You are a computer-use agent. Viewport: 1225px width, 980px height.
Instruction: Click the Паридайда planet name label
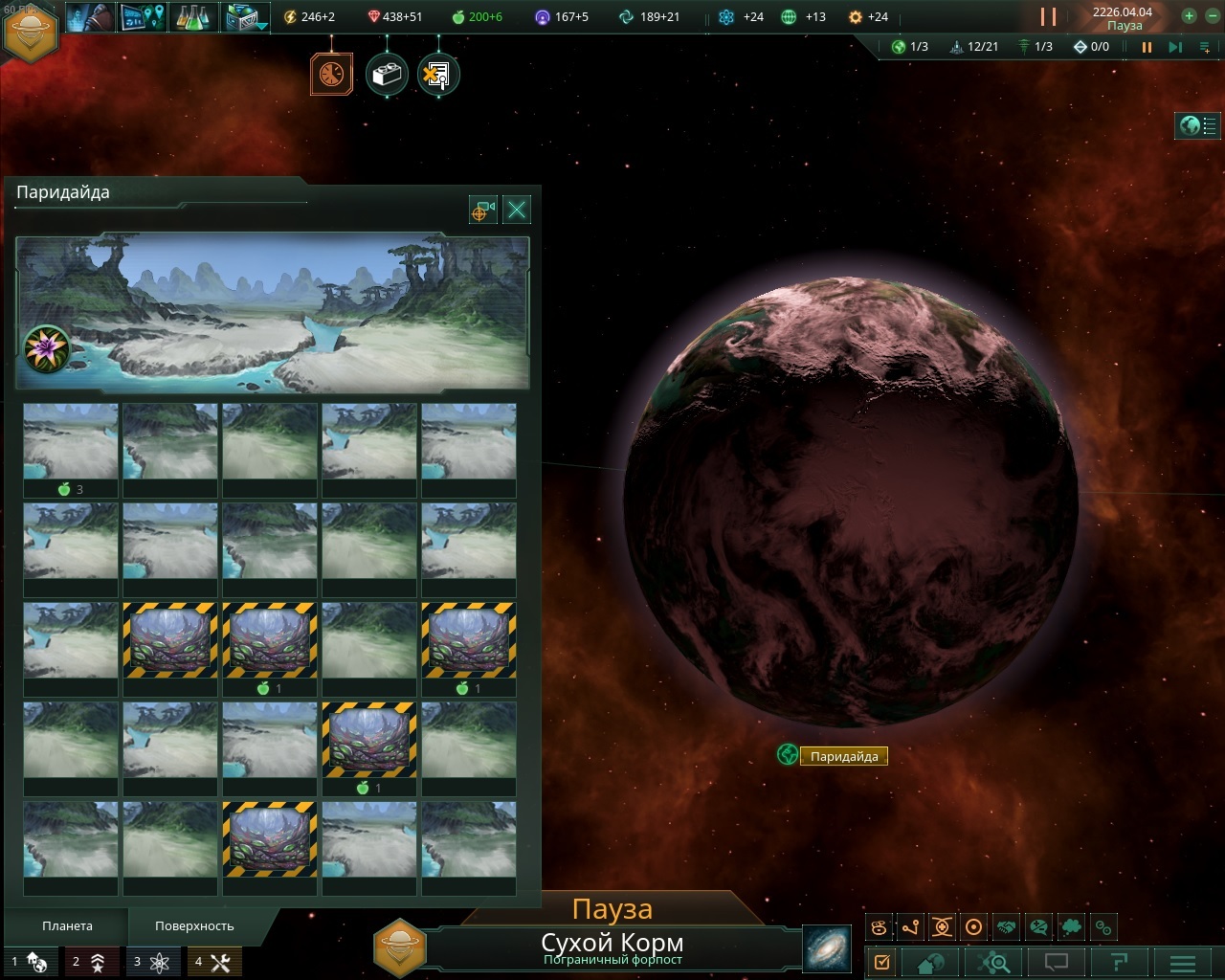[x=843, y=756]
